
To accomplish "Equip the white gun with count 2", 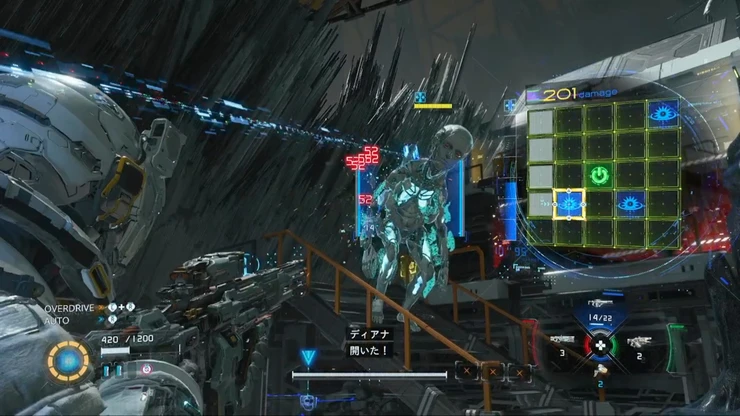I will coord(638,343).
